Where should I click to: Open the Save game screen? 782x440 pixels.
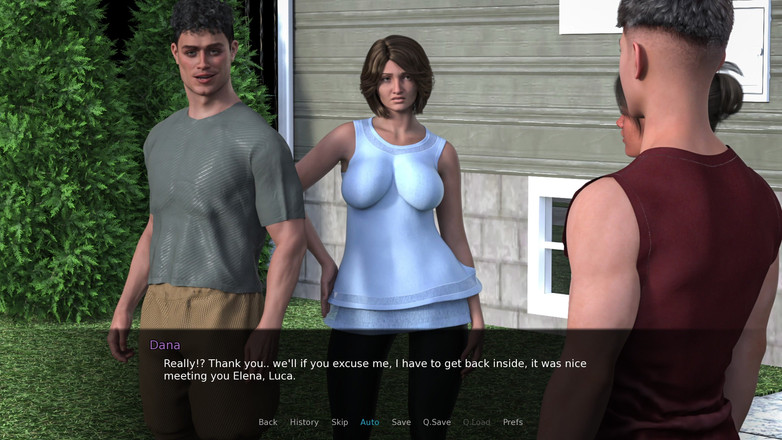[x=401, y=422]
